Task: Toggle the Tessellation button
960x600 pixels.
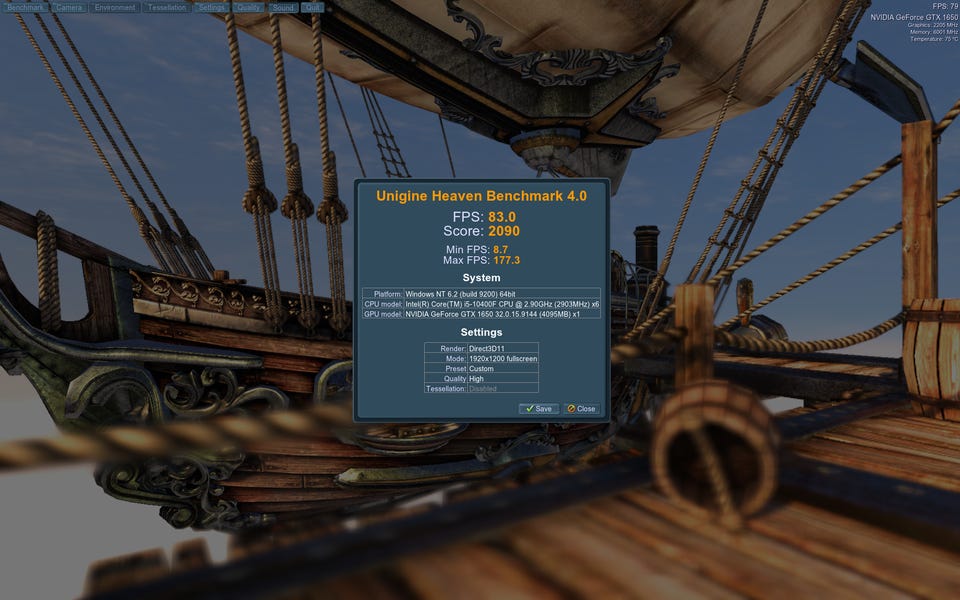Action: [x=166, y=7]
